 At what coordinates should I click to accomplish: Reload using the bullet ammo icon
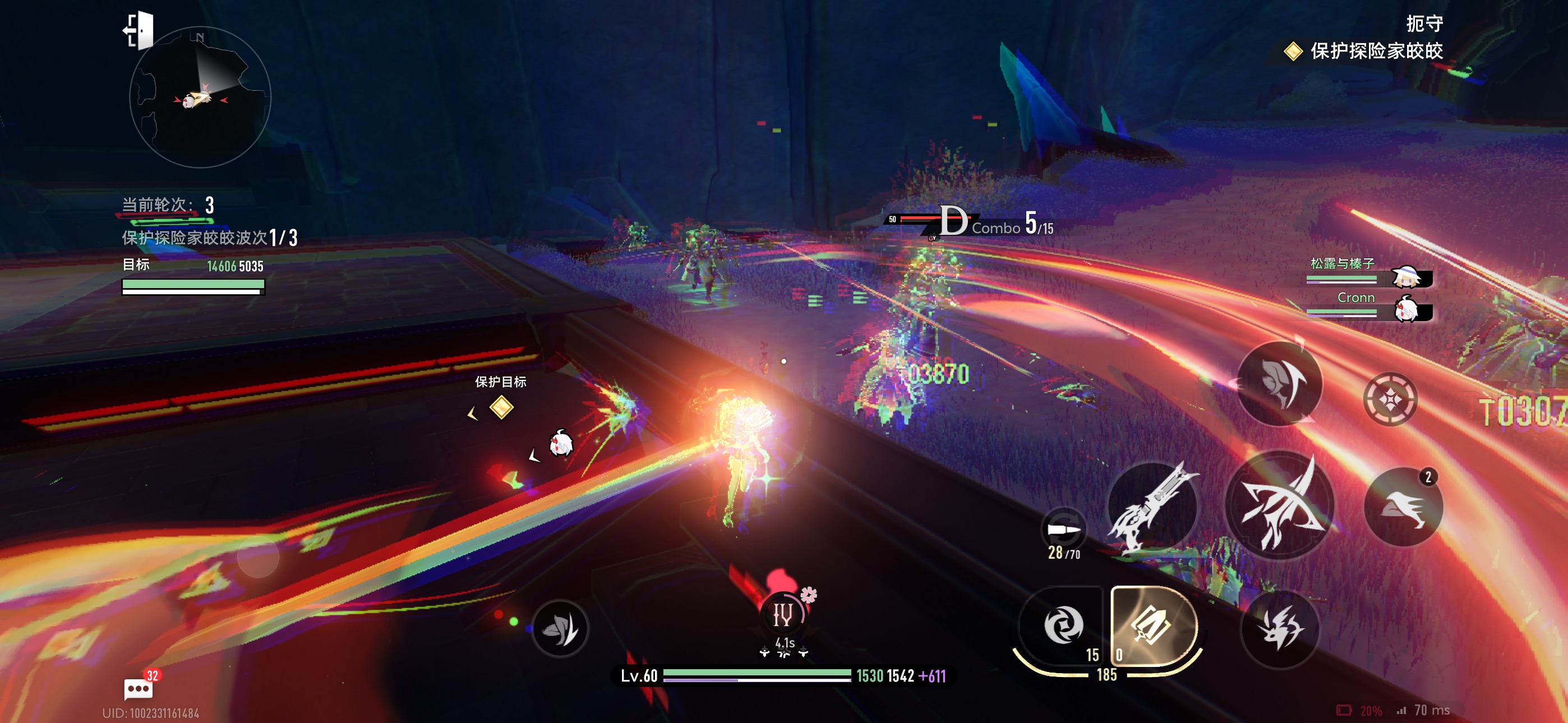coord(1063,531)
